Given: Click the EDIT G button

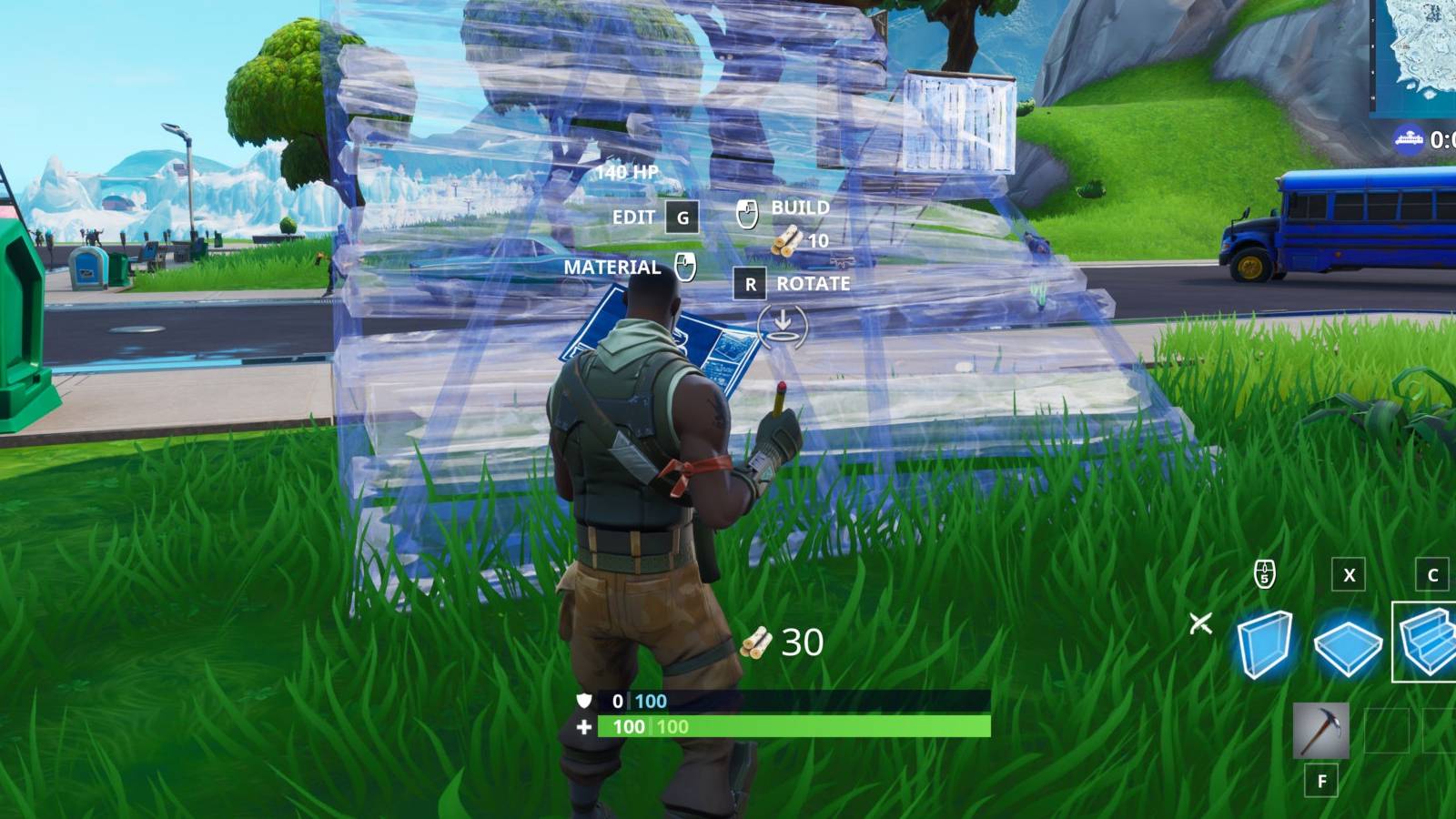Looking at the screenshot, I should [680, 217].
